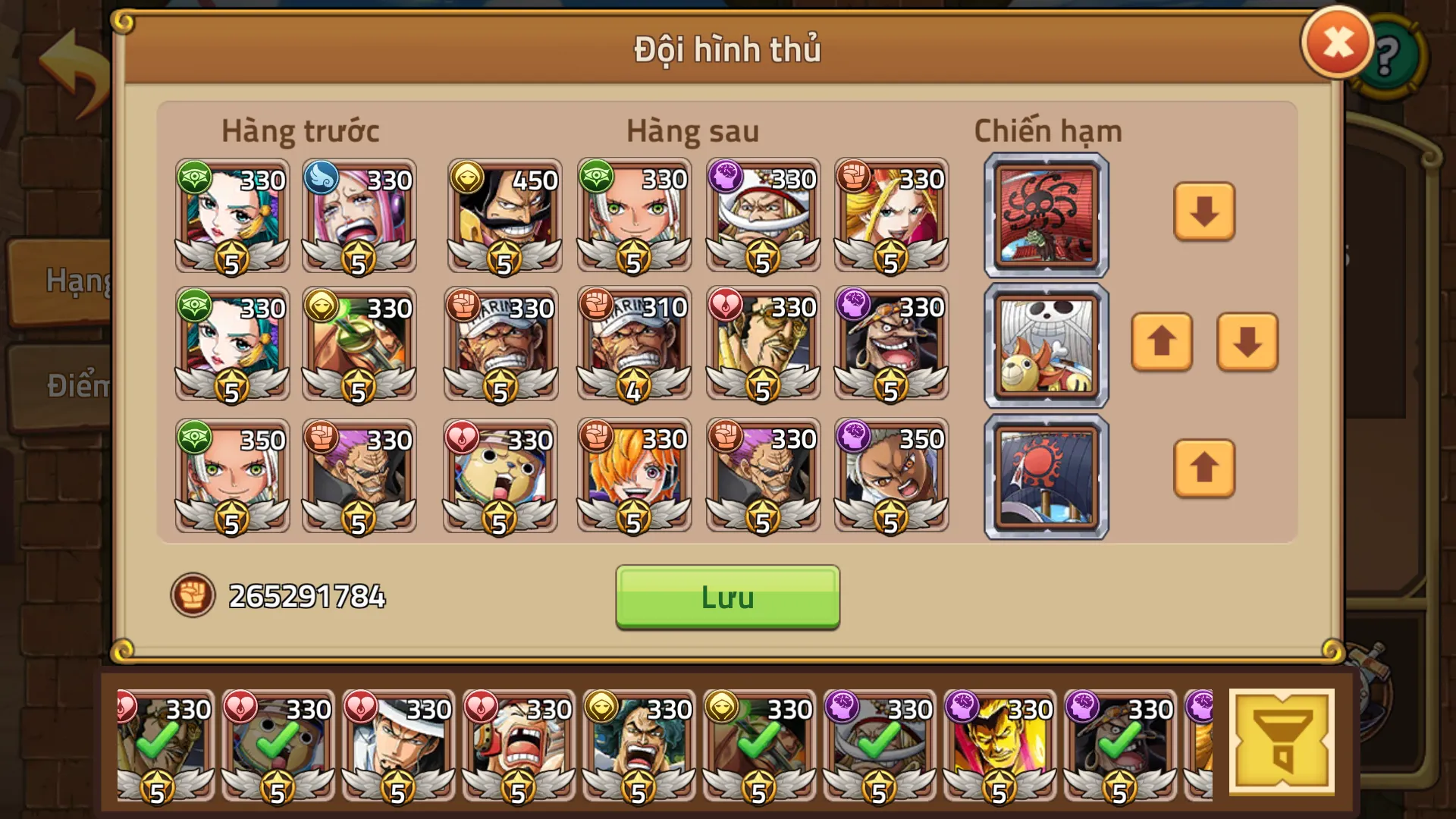Viewport: 1456px width, 819px height.
Task: Select the red Kuja warship thumbnail
Action: click(1045, 215)
